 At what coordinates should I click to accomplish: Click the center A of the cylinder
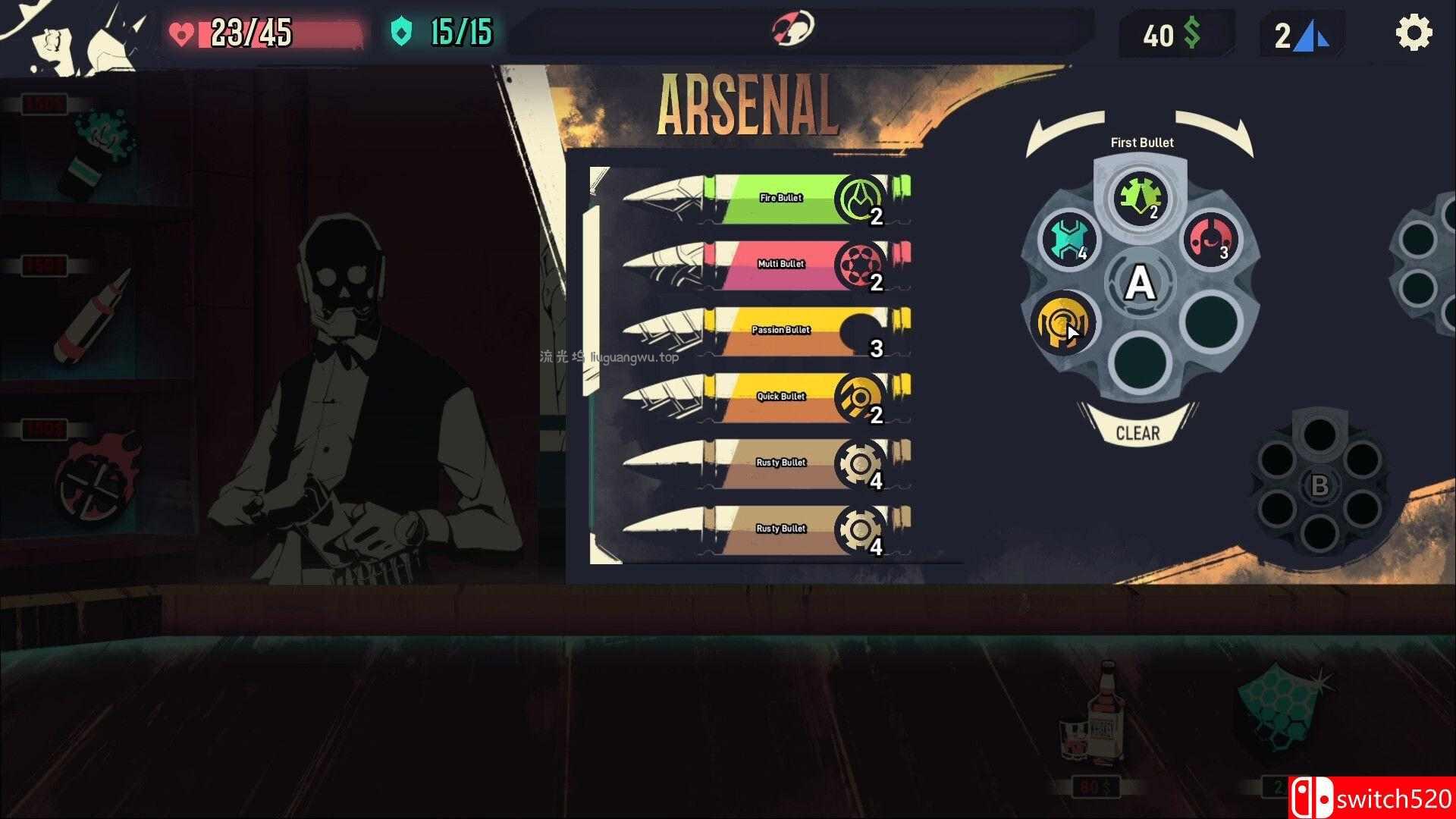[x=1140, y=284]
